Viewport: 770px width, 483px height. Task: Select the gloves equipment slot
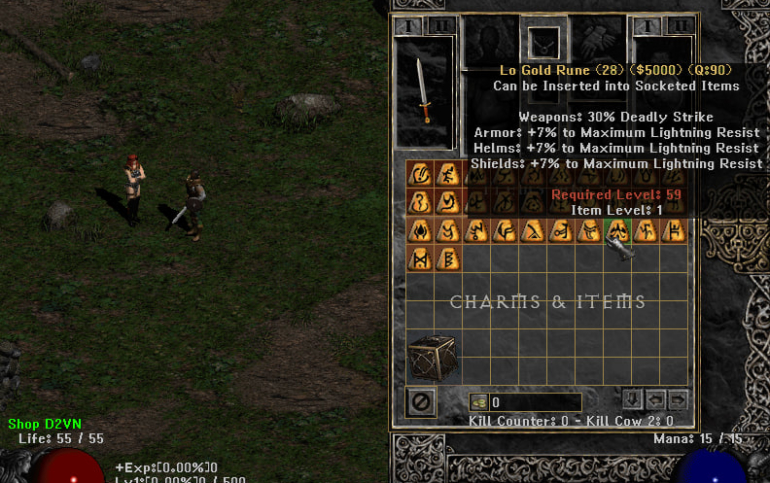coord(596,40)
